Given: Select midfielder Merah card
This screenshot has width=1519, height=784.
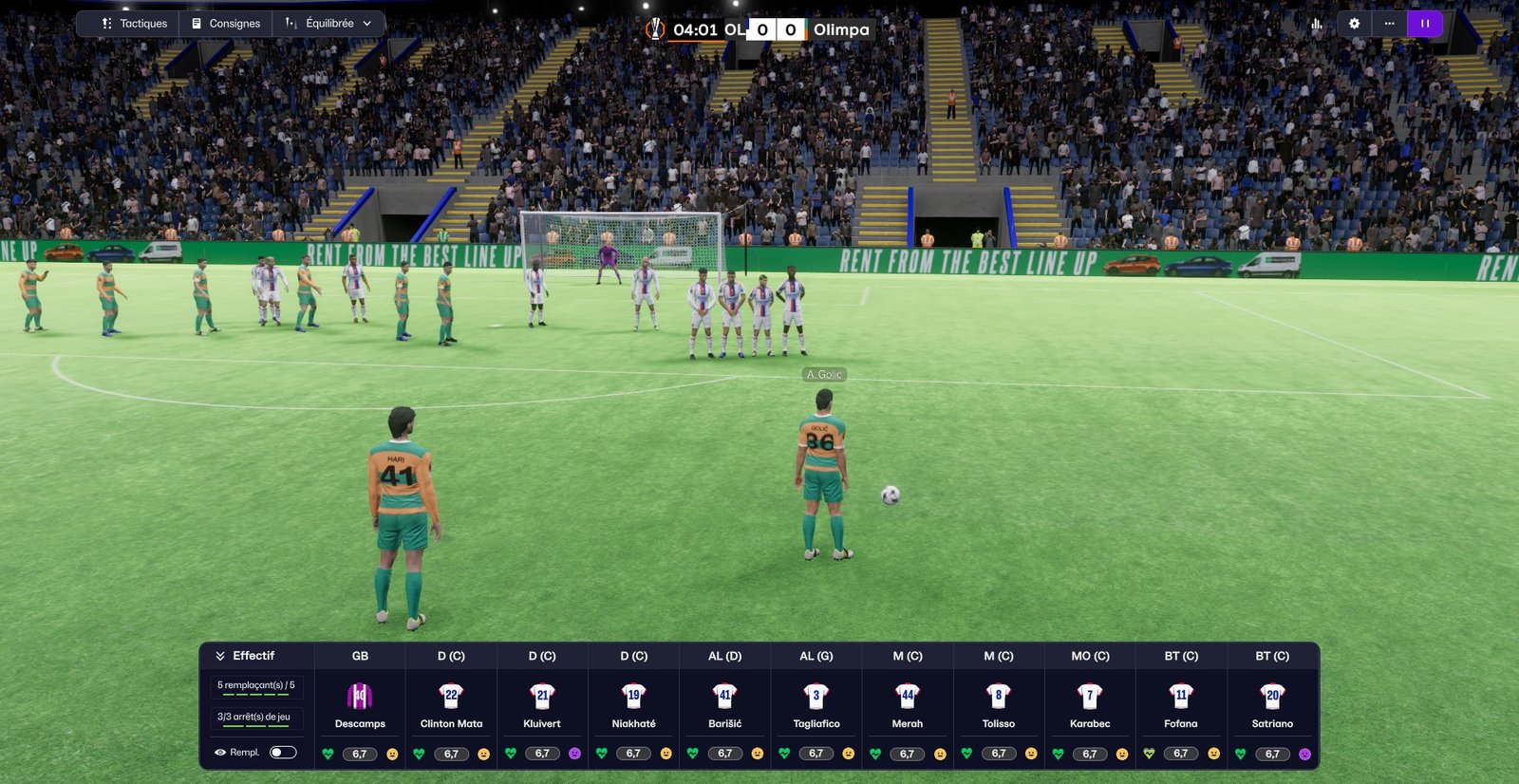Looking at the screenshot, I should tap(908, 705).
